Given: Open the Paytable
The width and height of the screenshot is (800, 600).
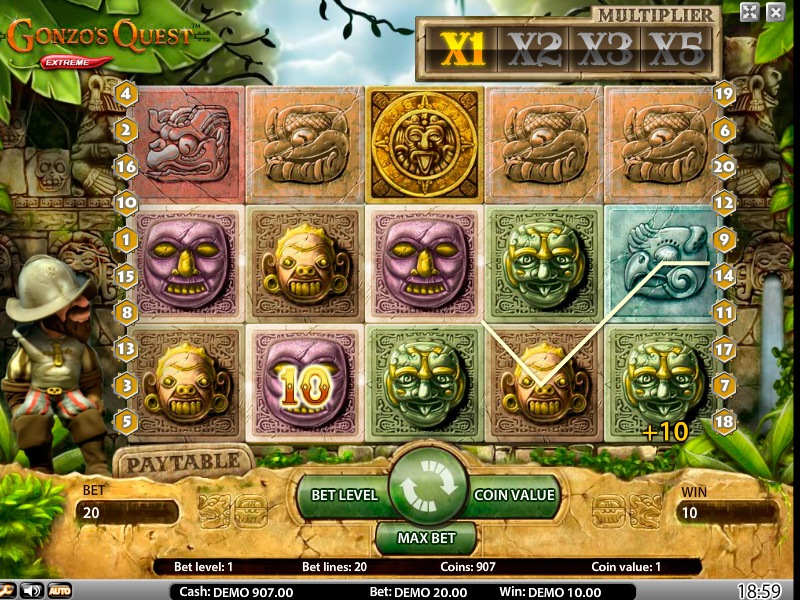Looking at the screenshot, I should click(x=180, y=462).
